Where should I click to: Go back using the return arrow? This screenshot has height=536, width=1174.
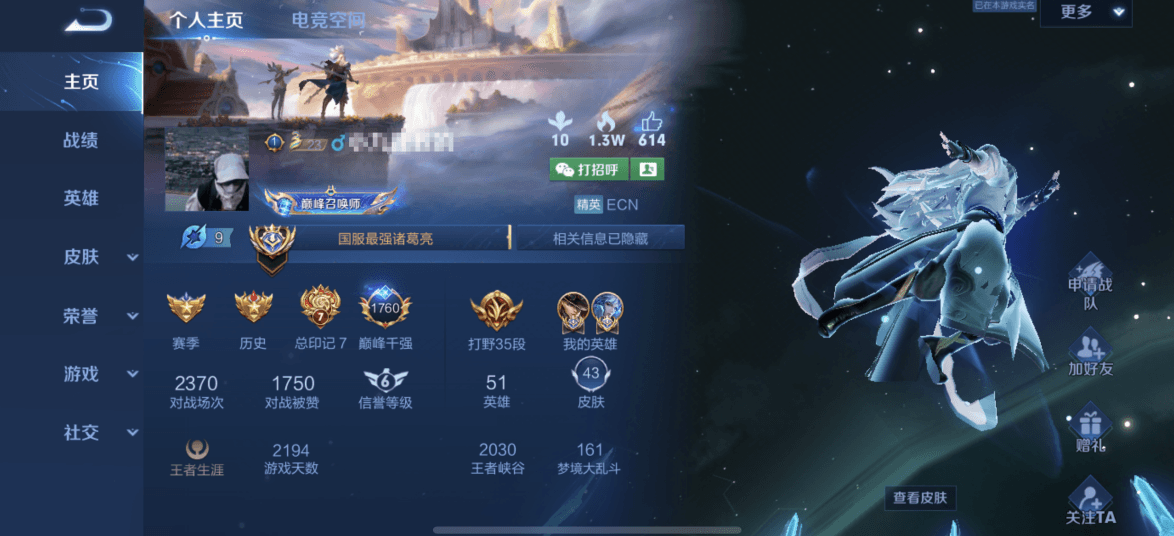(x=88, y=20)
